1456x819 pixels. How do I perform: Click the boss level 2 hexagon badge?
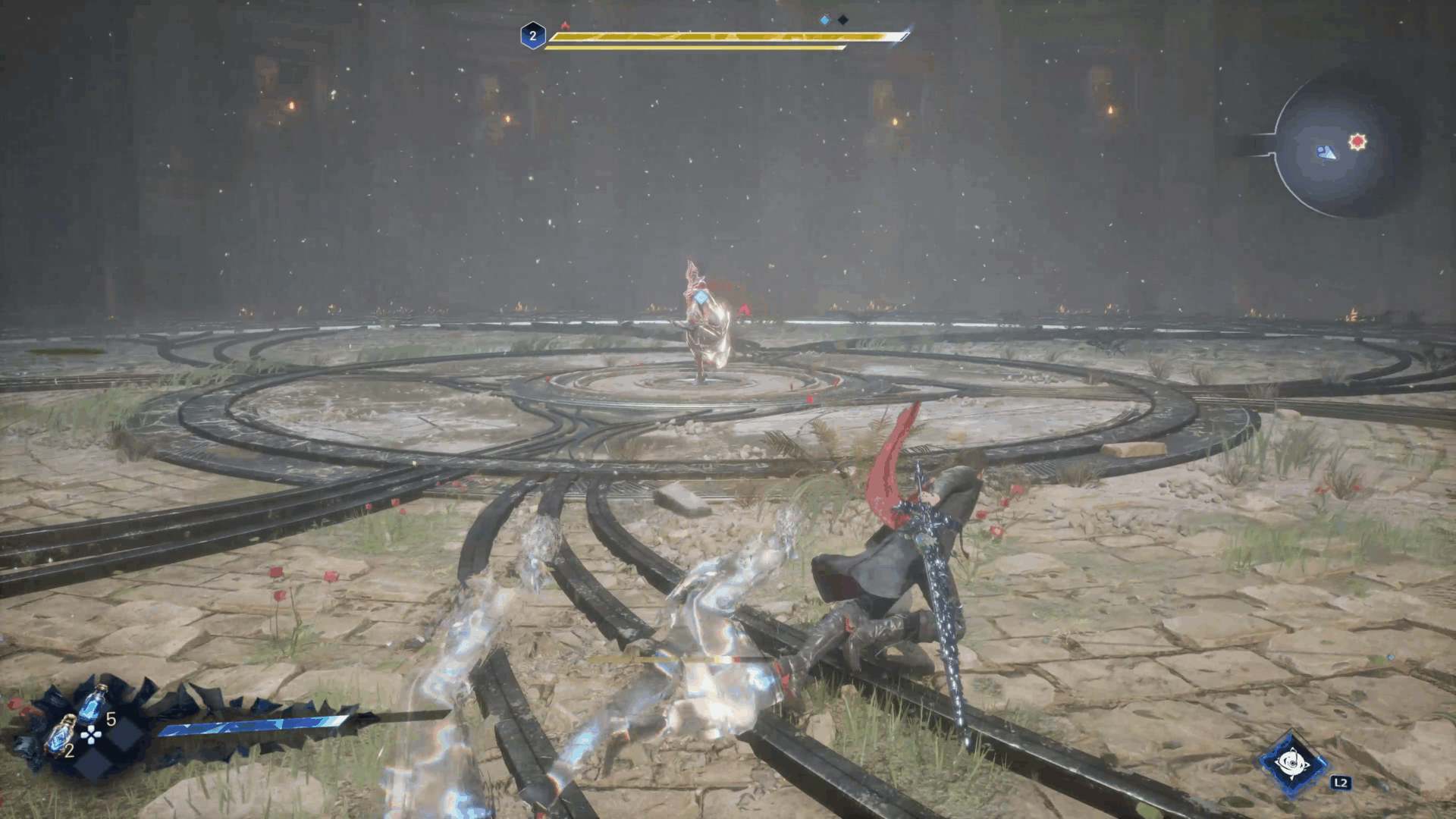pos(532,36)
